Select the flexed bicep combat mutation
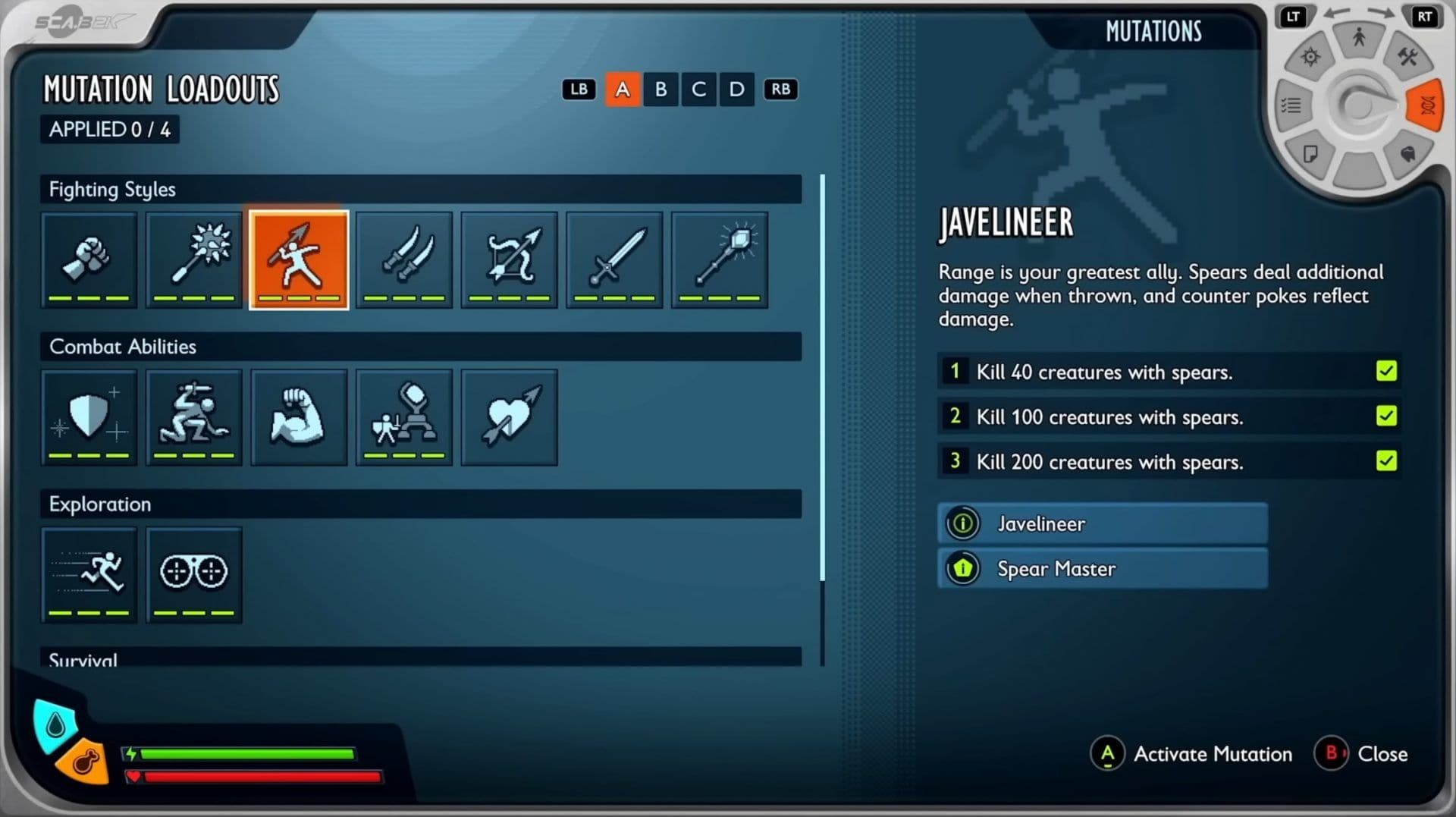1456x817 pixels. pyautogui.click(x=299, y=416)
